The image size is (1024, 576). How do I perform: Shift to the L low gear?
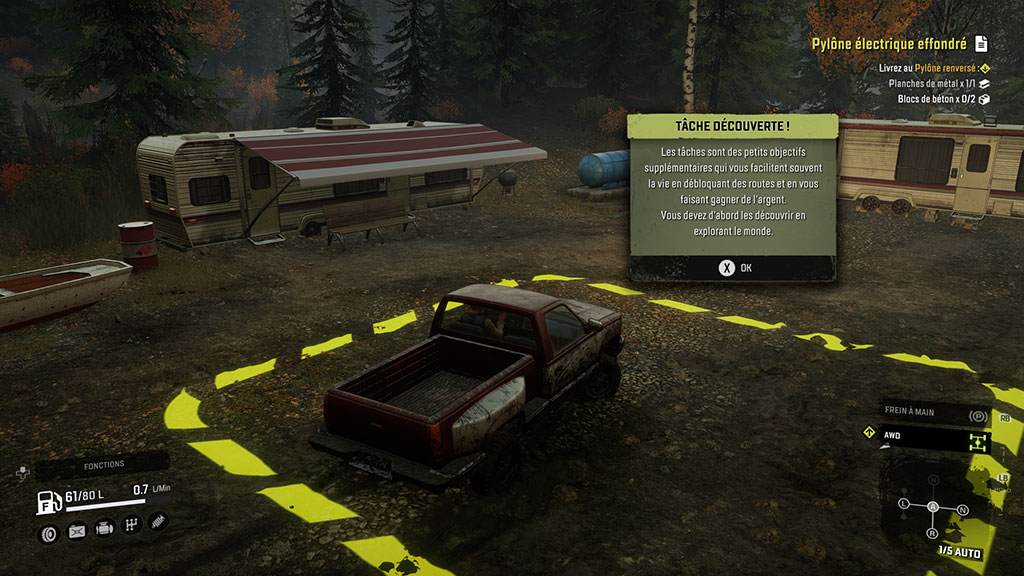[904, 502]
